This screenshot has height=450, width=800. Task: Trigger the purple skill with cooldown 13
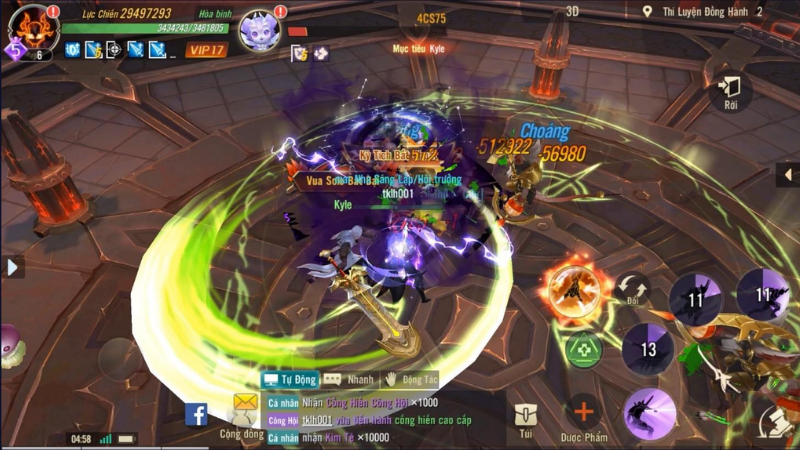[649, 349]
